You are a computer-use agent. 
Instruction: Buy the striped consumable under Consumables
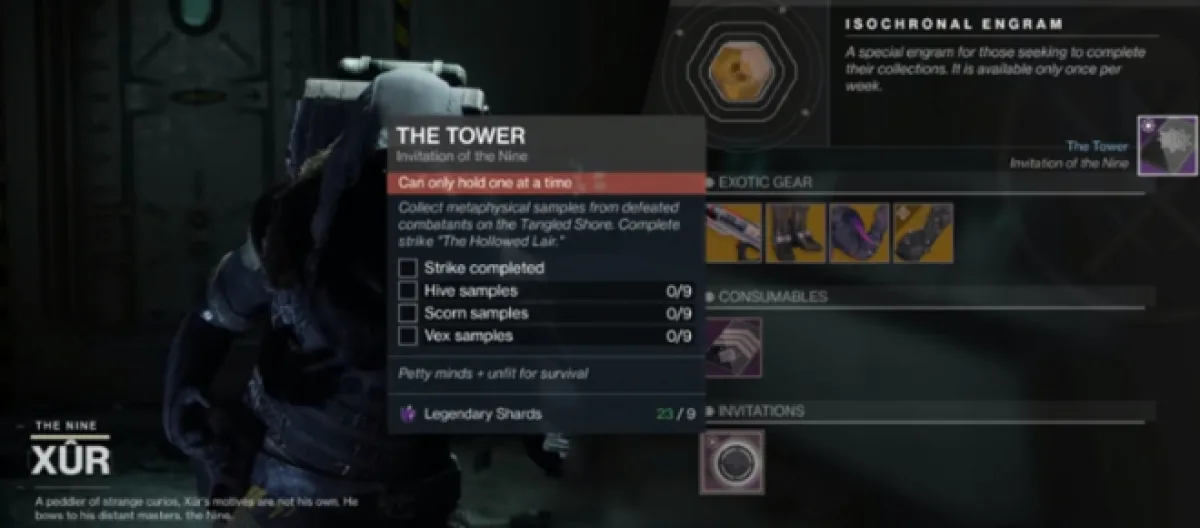pos(731,347)
